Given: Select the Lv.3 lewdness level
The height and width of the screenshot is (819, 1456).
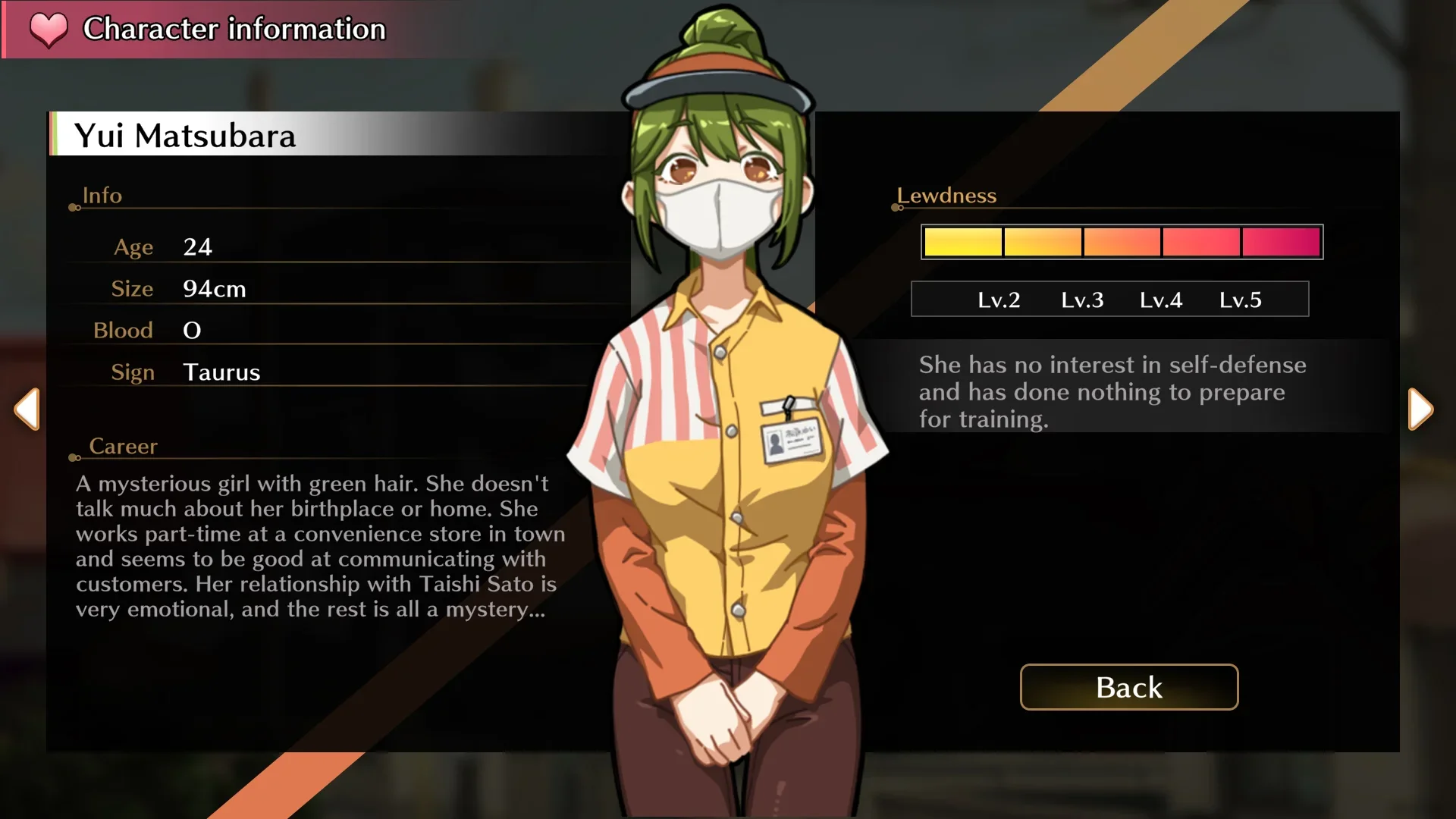Looking at the screenshot, I should click(1083, 300).
